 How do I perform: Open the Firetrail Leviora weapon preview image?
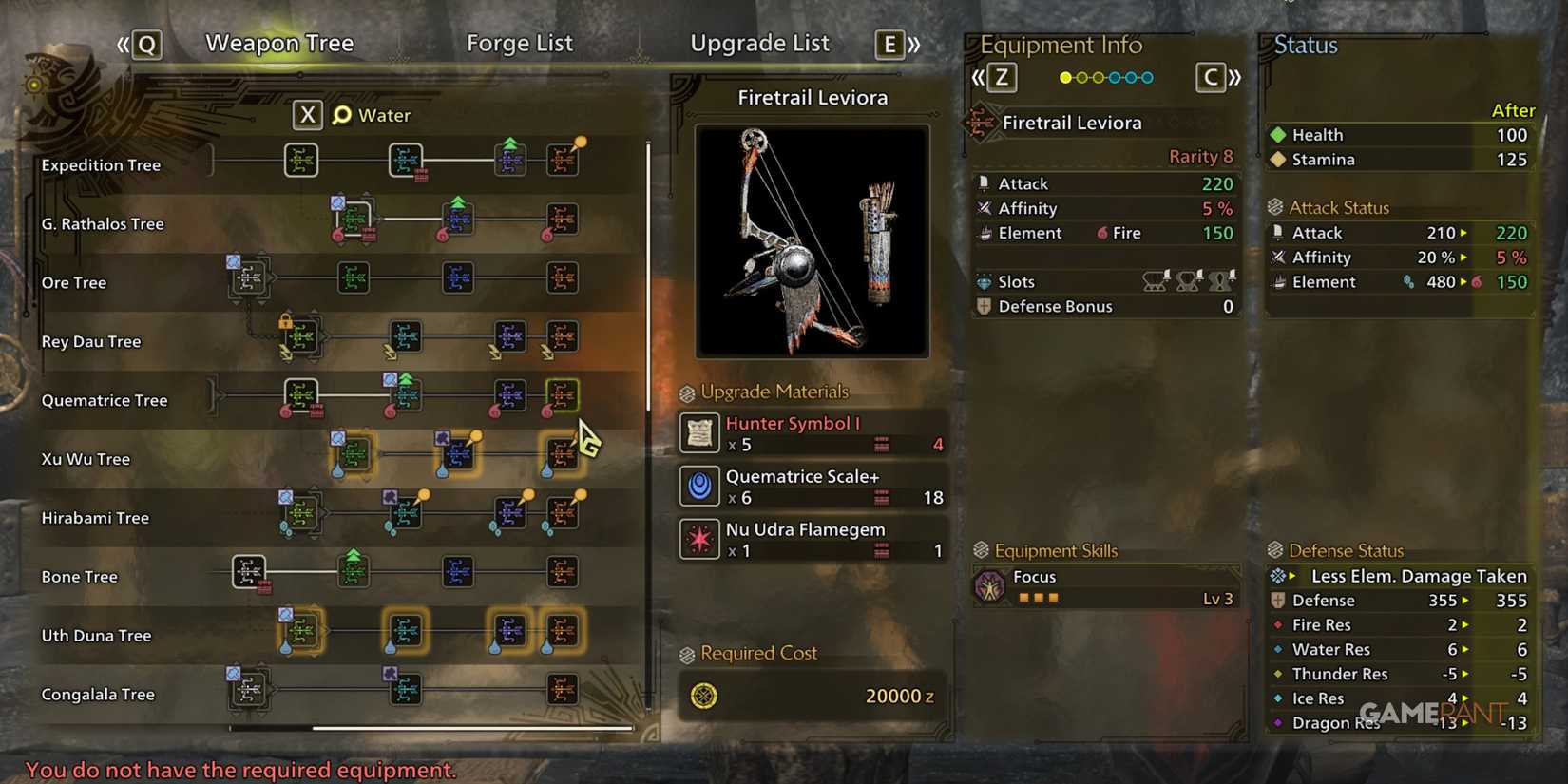coord(813,240)
